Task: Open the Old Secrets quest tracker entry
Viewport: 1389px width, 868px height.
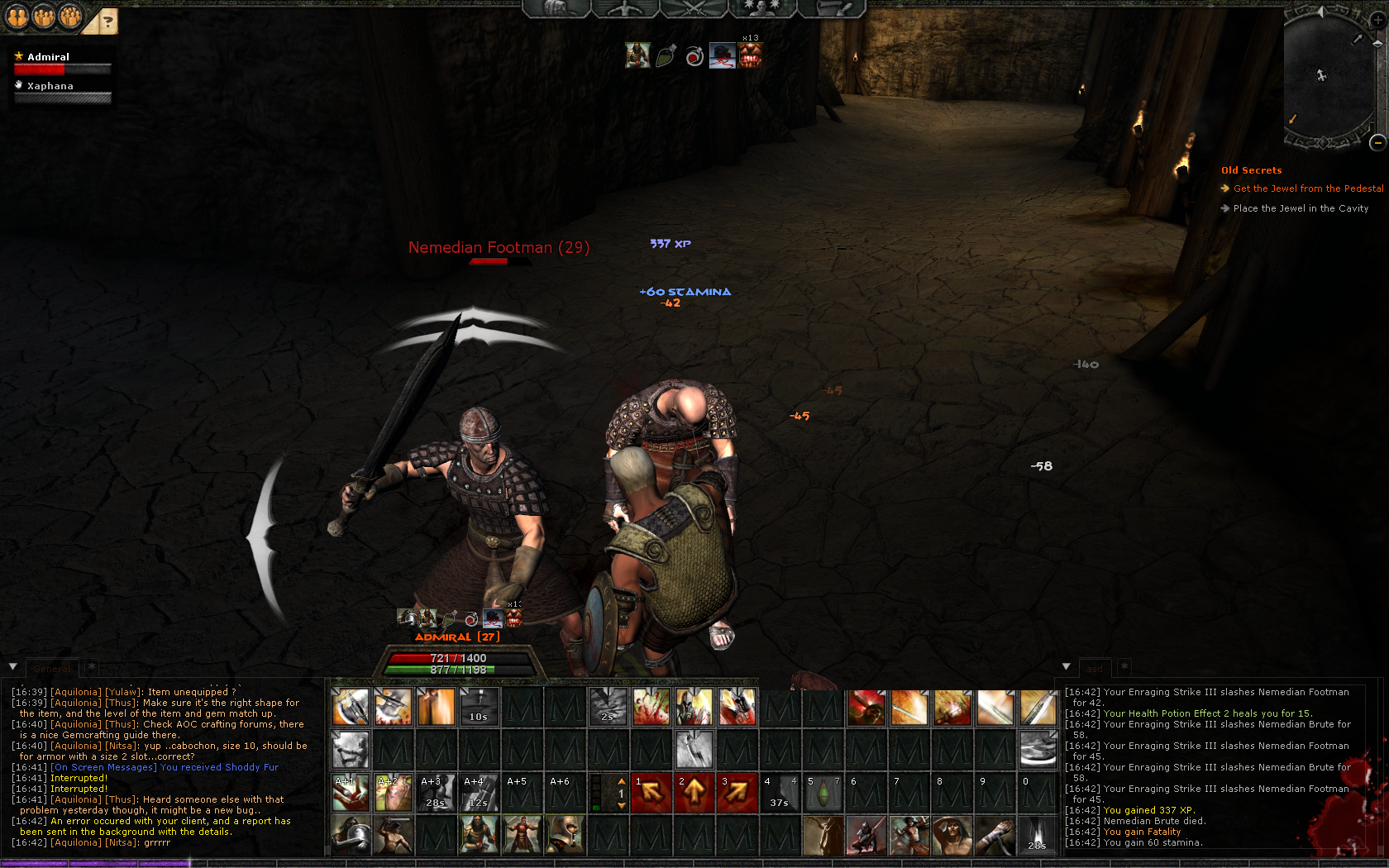Action: click(x=1251, y=170)
